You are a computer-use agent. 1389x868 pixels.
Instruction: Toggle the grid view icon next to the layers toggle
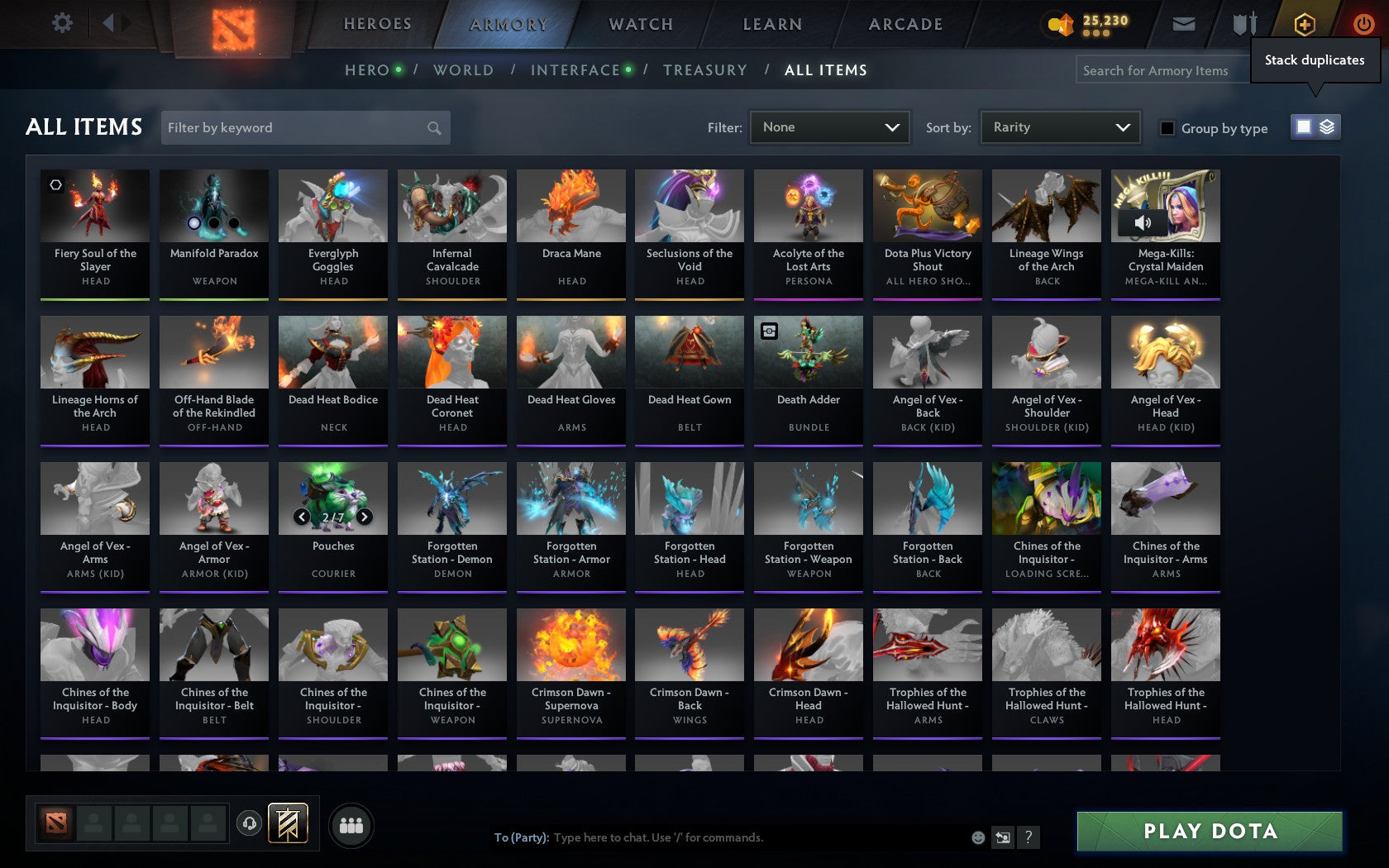pyautogui.click(x=1303, y=128)
